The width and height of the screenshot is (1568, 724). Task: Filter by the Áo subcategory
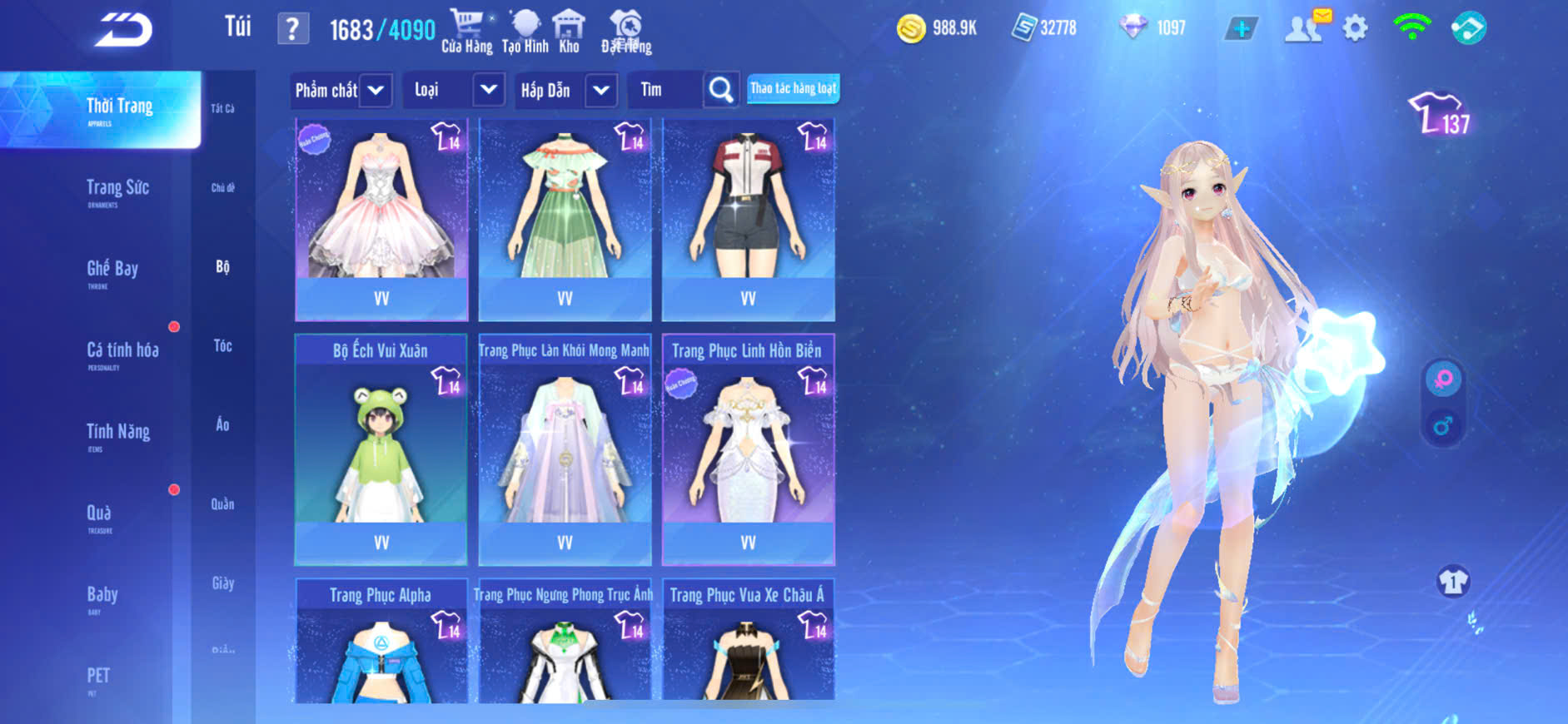coord(222,424)
